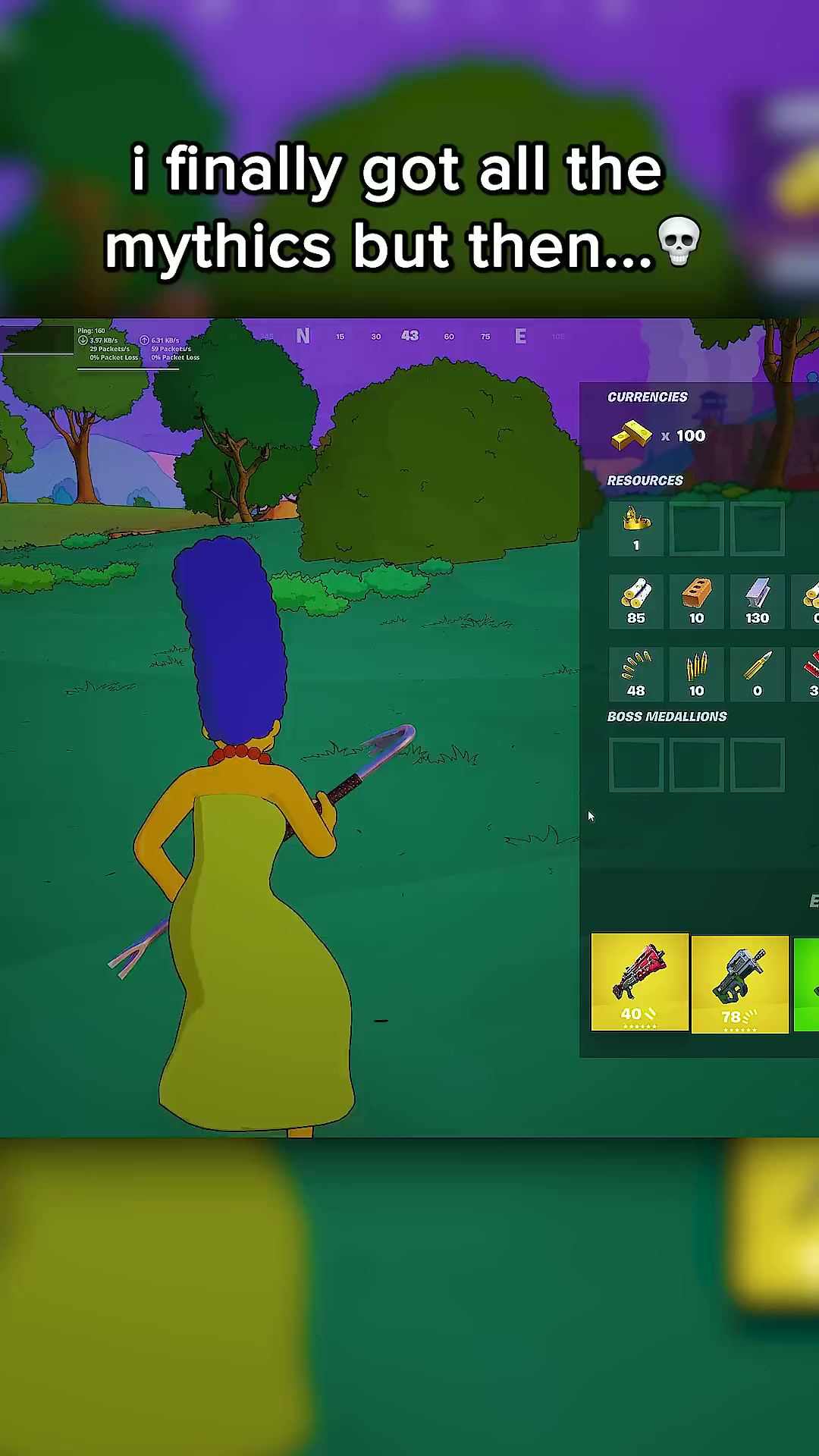This screenshot has height=1456, width=819.
Task: Pick the light bullets ammo slot with 48
Action: point(636,674)
